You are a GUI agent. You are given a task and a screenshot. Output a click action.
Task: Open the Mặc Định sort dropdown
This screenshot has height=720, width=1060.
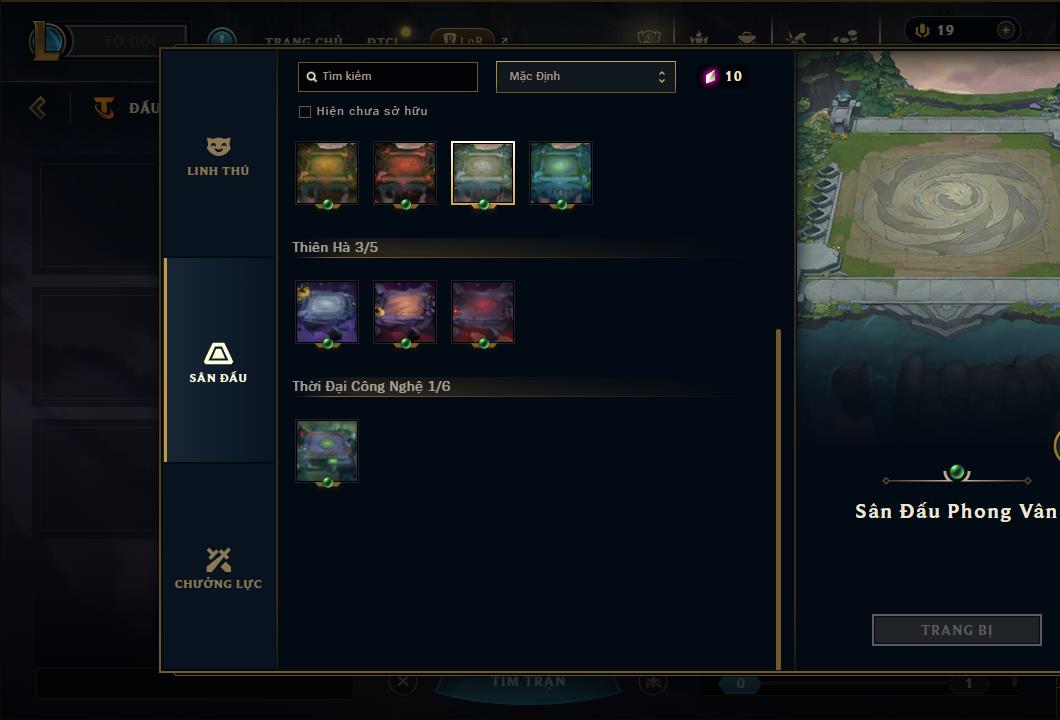[x=585, y=77]
